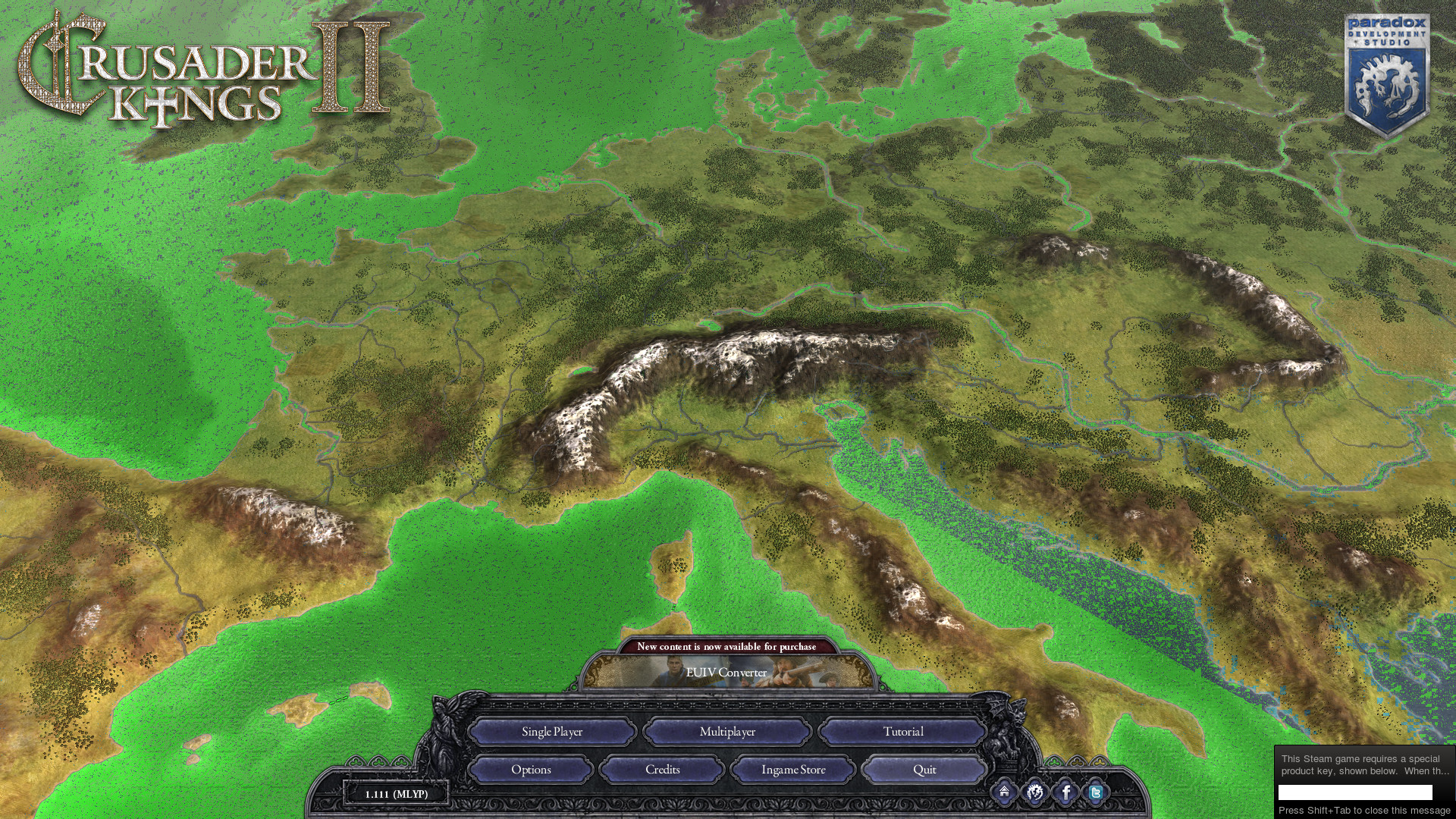Viewport: 1456px width, 819px height.
Task: Open the Paradox forum emblem icon
Action: (1034, 793)
